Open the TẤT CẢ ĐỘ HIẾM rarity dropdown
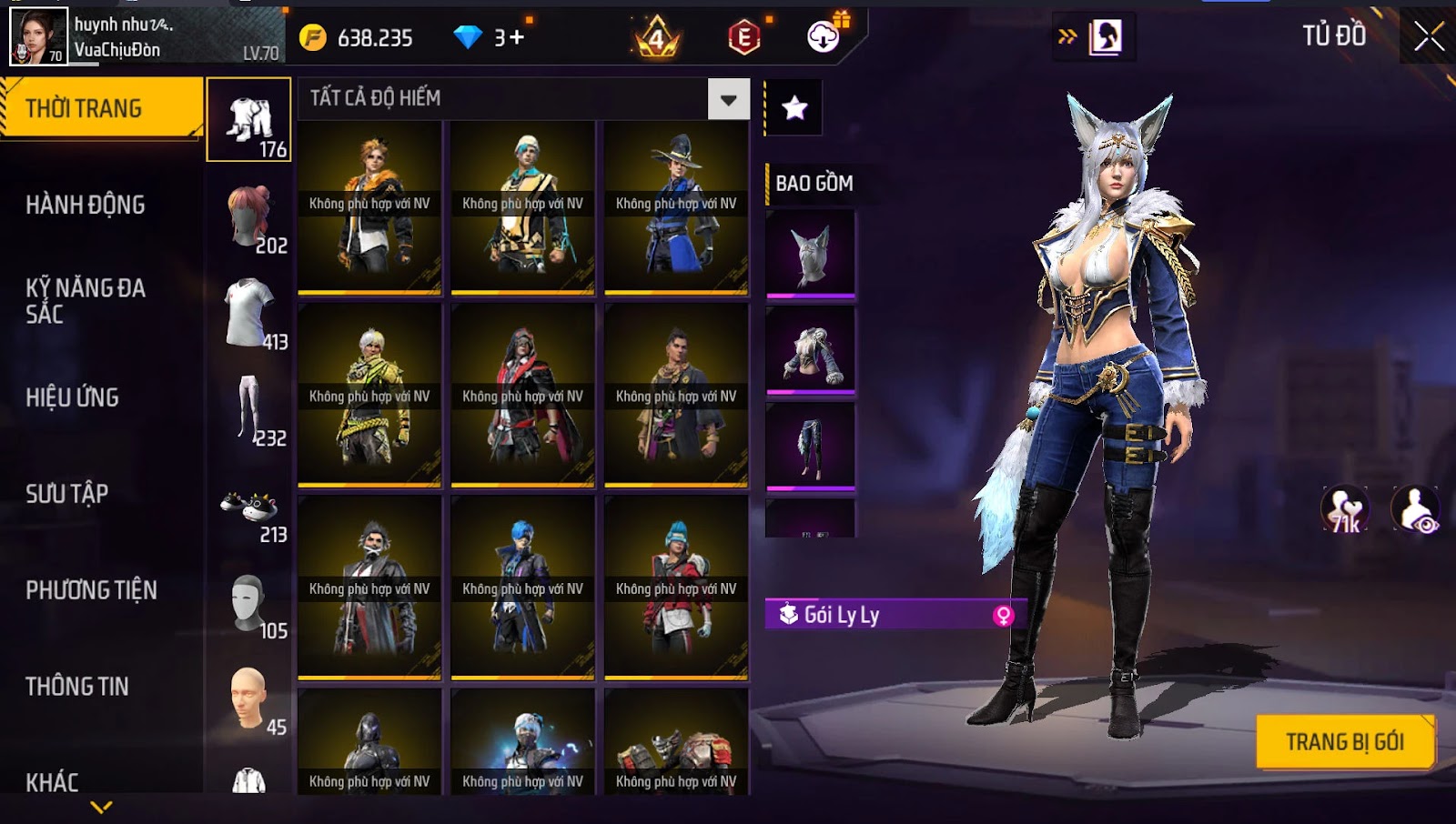This screenshot has height=824, width=1456. (728, 99)
